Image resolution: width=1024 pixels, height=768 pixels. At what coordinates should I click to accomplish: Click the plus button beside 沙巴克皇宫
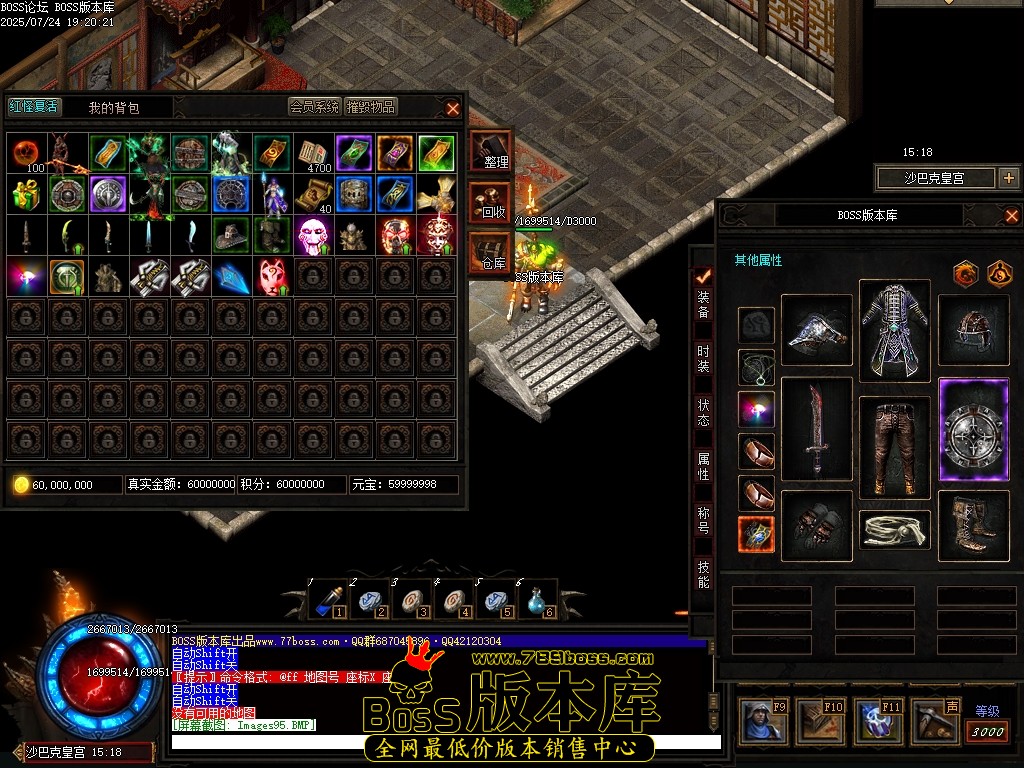pos(1008,178)
